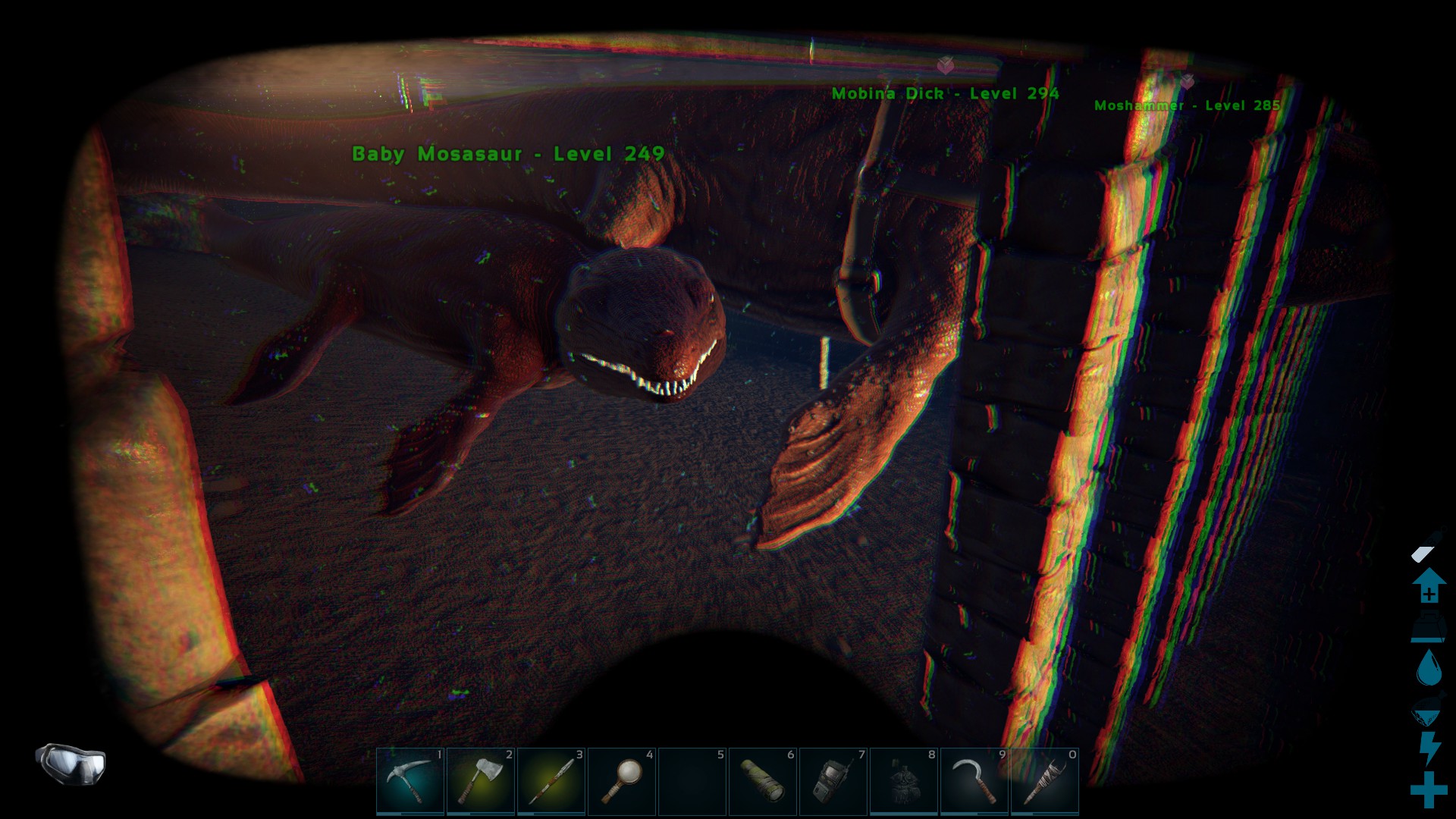This screenshot has height=819, width=1456.
Task: Equip the metal sickle from the hotbar
Action: 974,781
